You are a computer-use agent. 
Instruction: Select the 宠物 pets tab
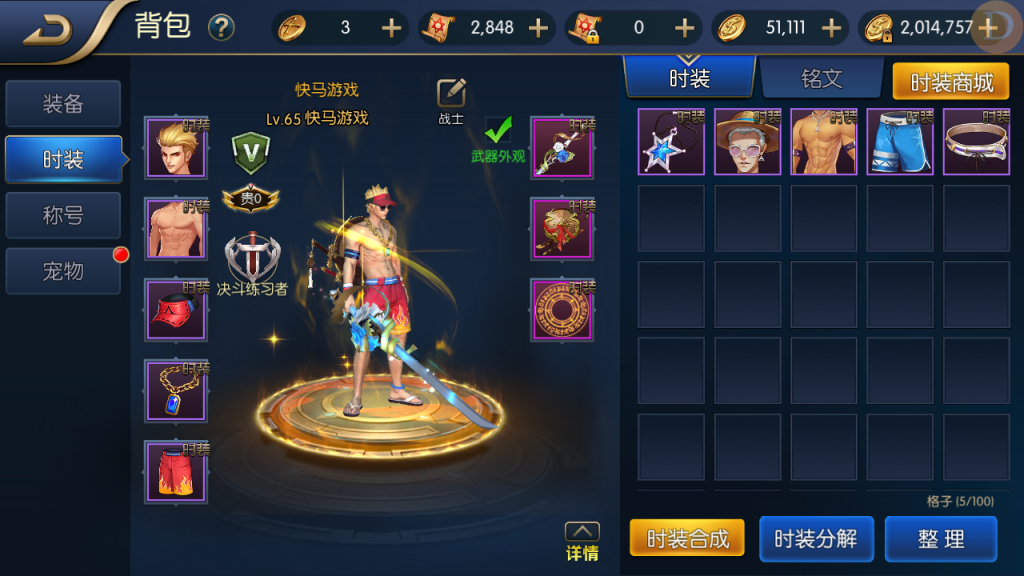click(63, 271)
